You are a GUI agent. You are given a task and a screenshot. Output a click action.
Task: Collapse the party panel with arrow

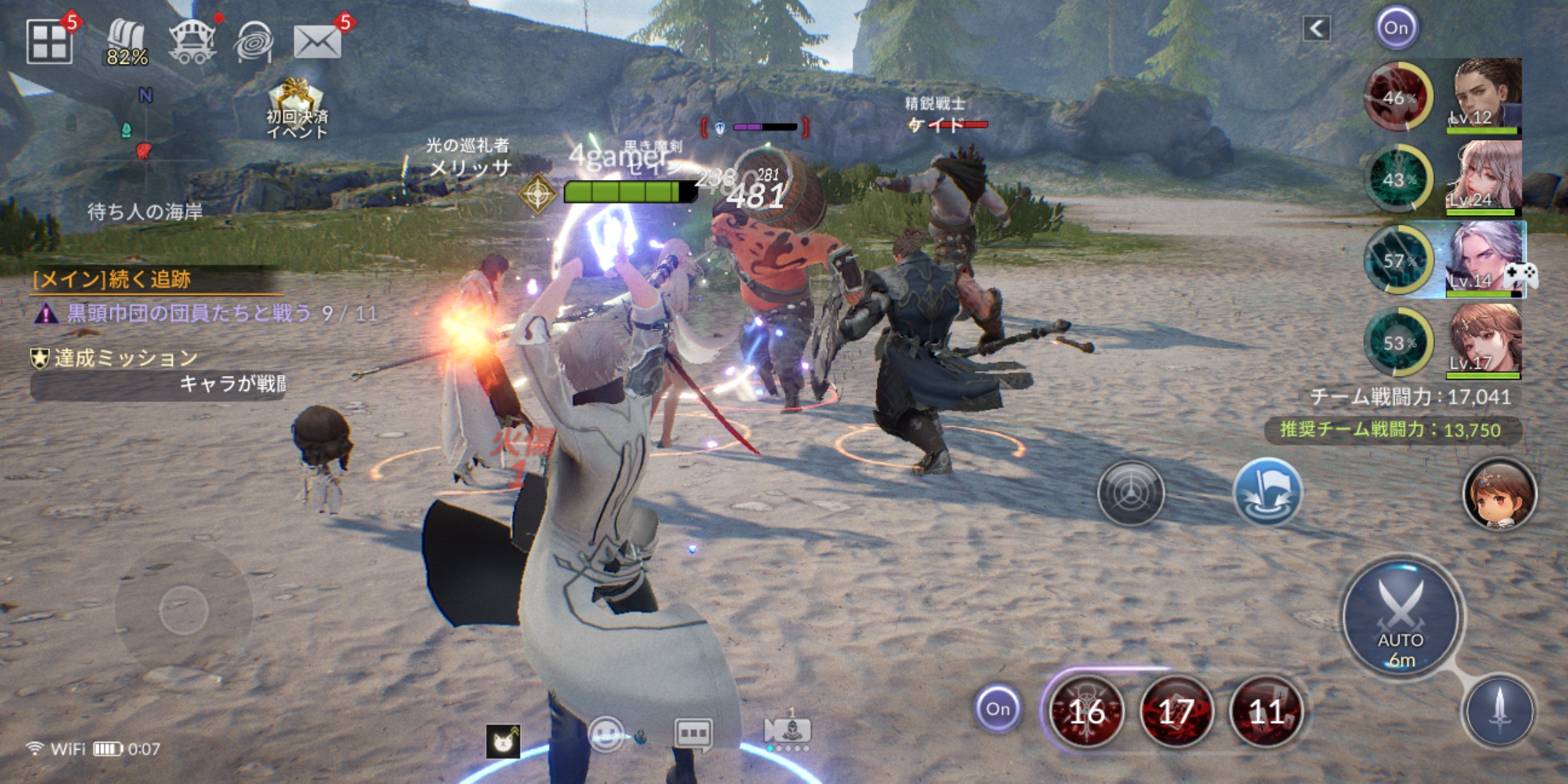1316,29
